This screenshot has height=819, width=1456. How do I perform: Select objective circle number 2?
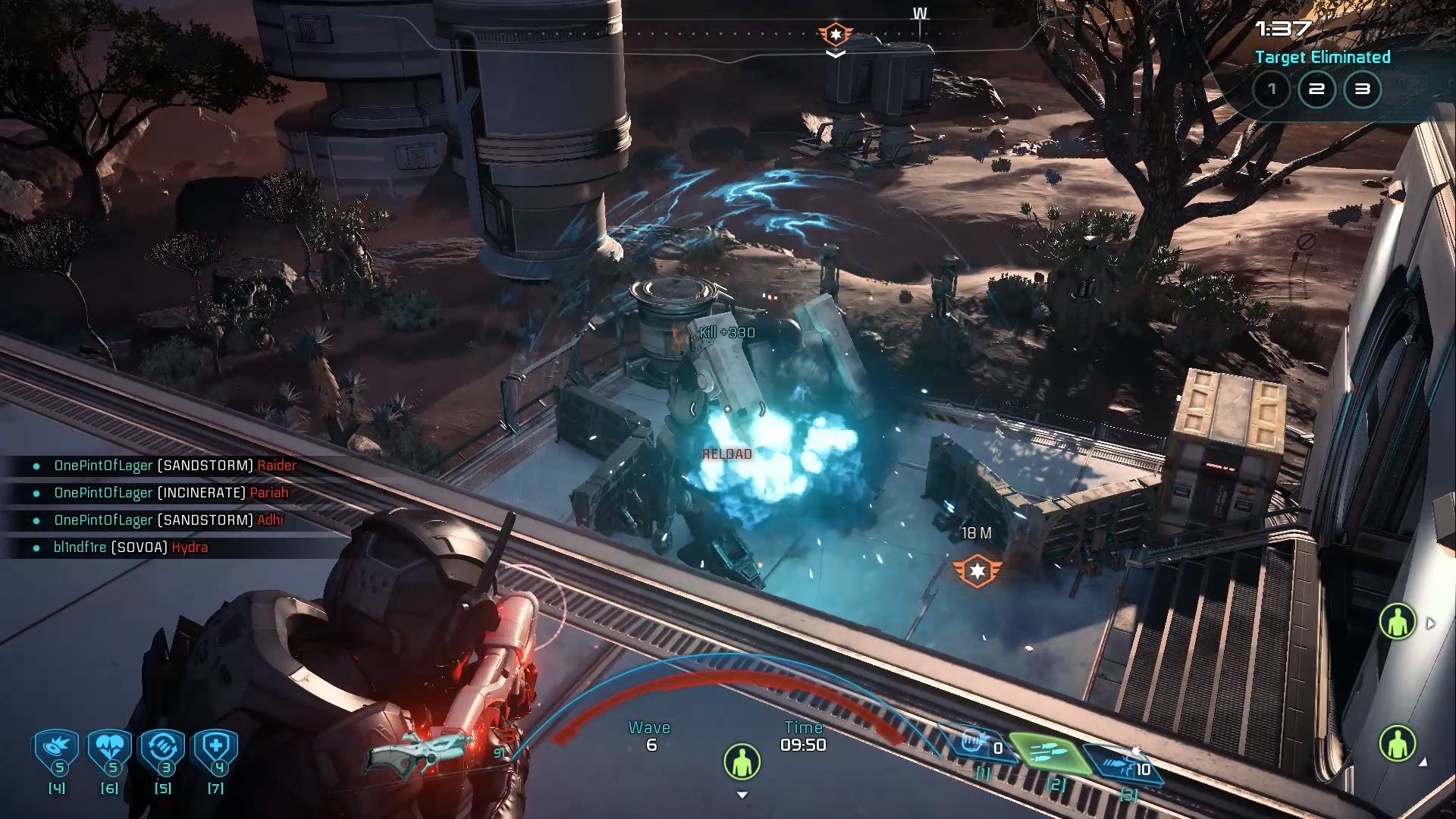(x=1317, y=89)
